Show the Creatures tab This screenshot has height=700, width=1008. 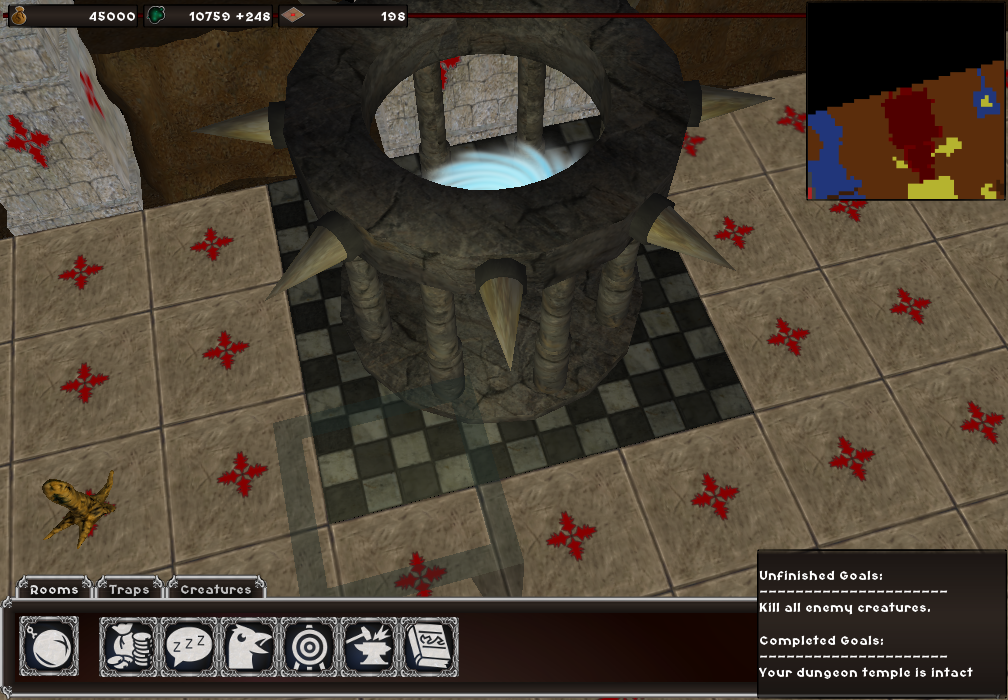click(216, 589)
